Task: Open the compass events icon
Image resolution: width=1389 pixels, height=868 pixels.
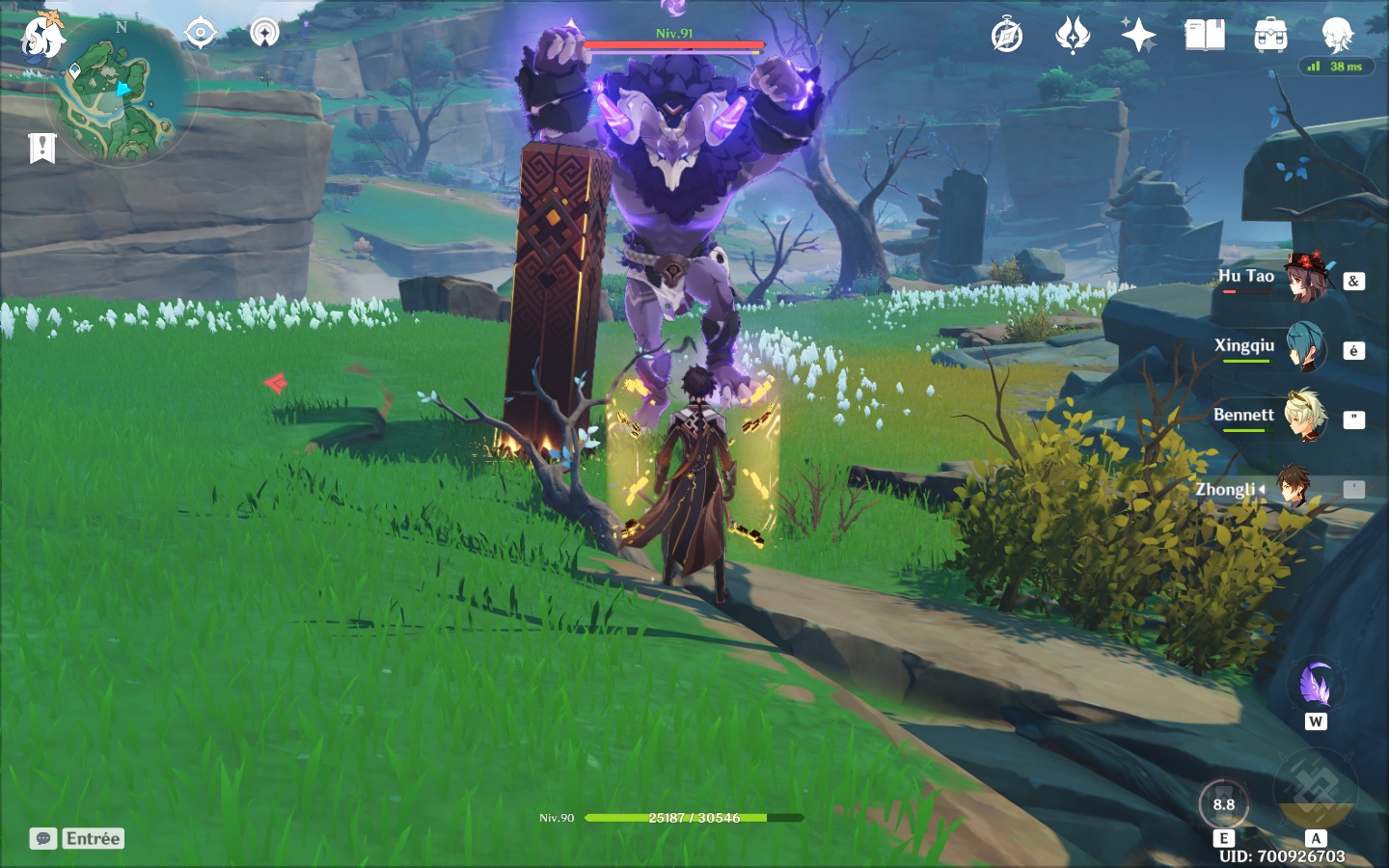Action: pos(1007,37)
